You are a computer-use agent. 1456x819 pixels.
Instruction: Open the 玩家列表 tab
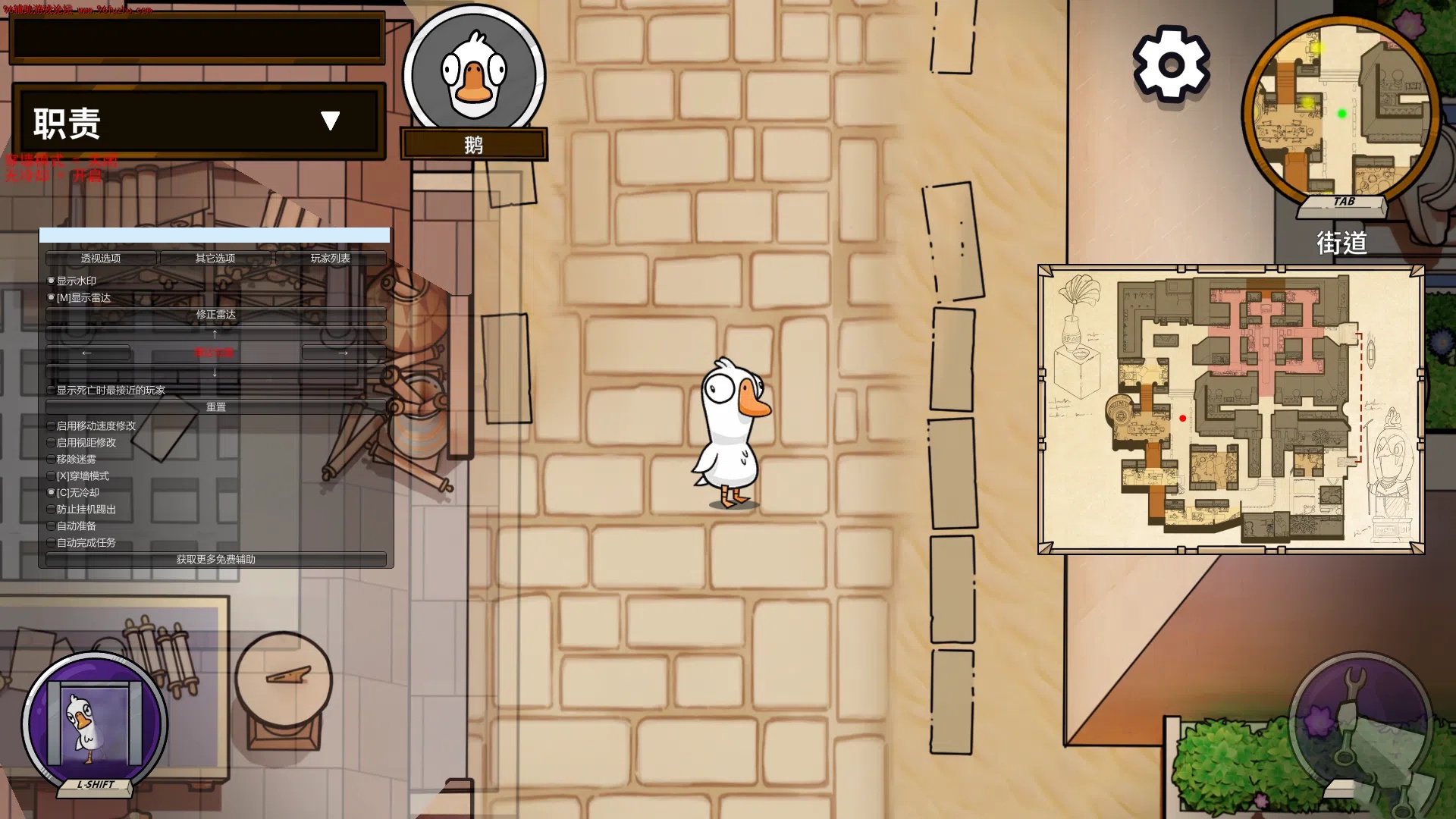(x=331, y=258)
